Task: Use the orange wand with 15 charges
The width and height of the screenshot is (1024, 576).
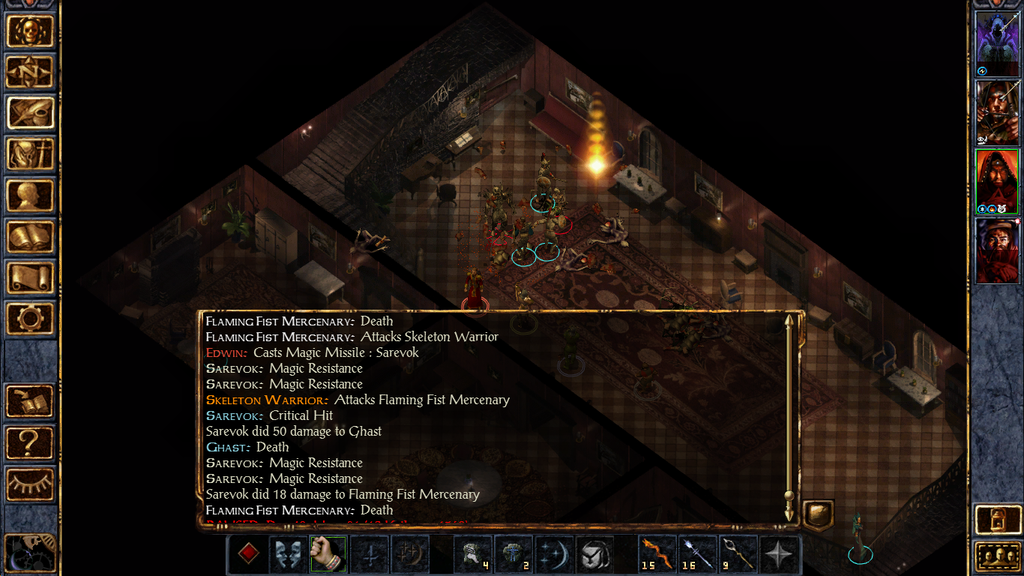Action: [657, 553]
